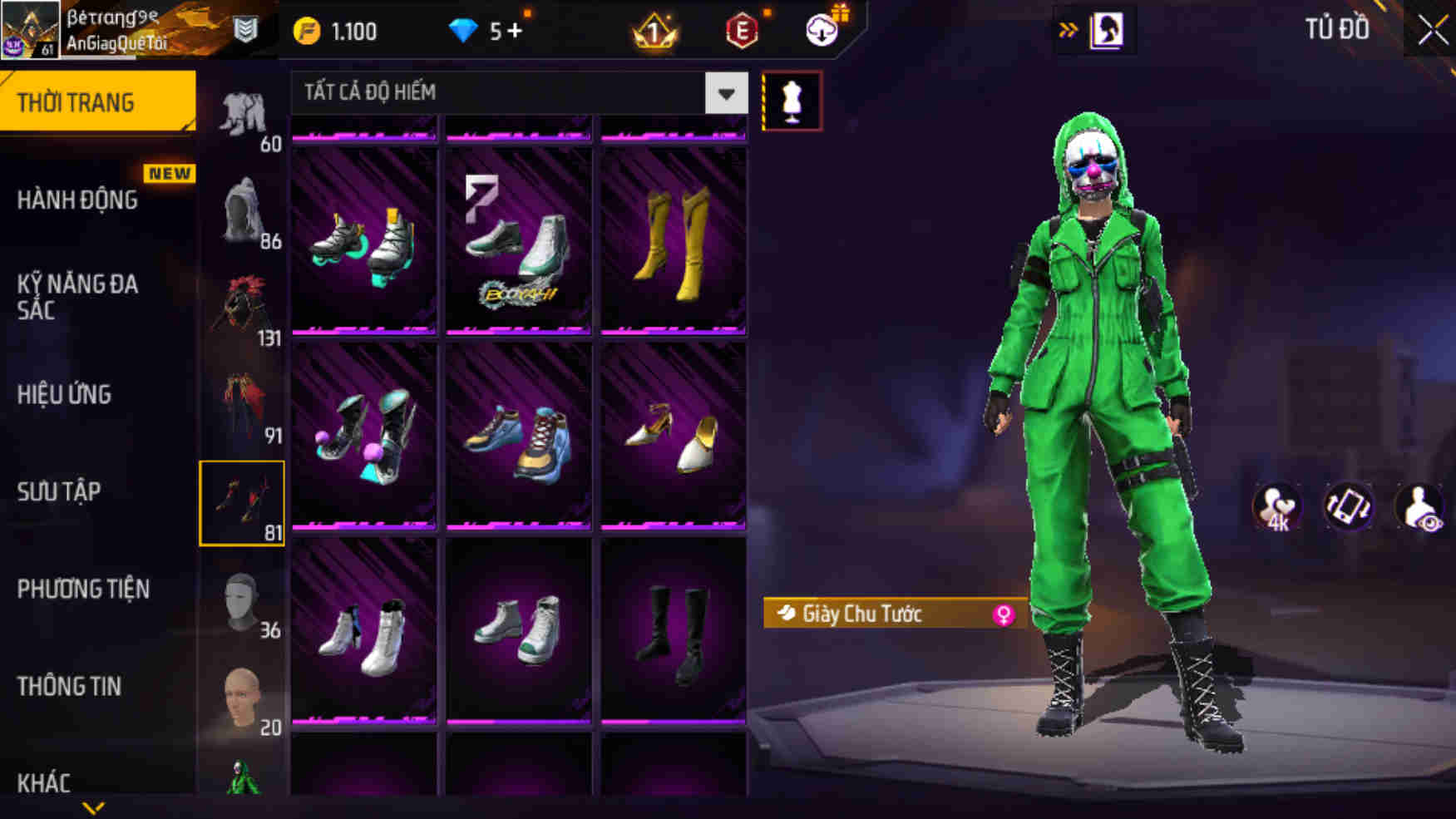Tap the cloud gift download icon

pos(821,31)
